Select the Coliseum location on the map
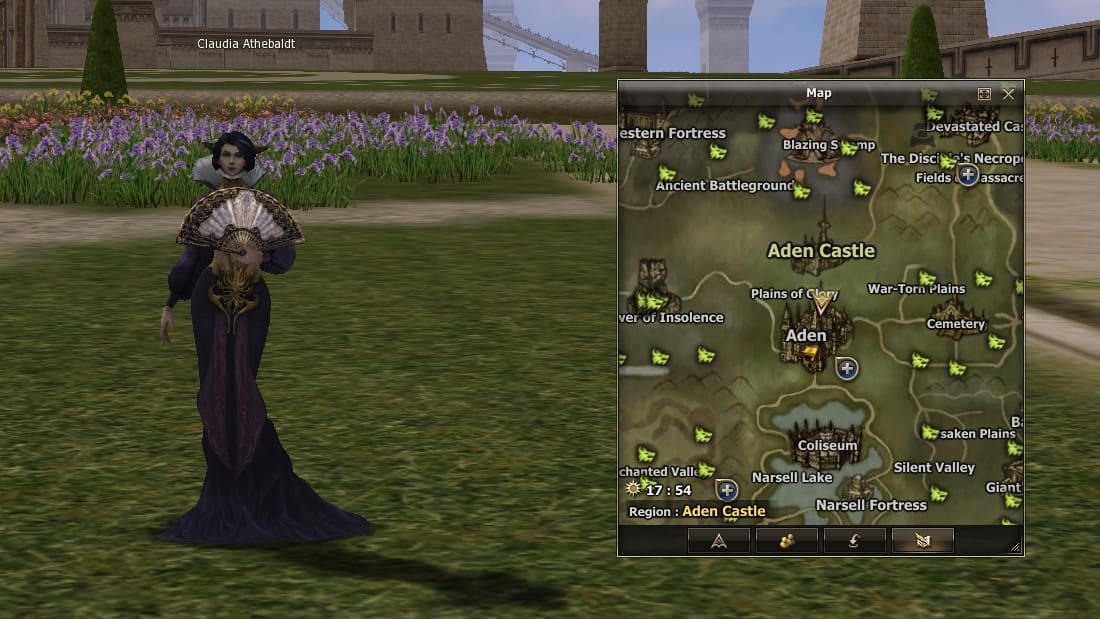The image size is (1100, 619). pyautogui.click(x=827, y=445)
